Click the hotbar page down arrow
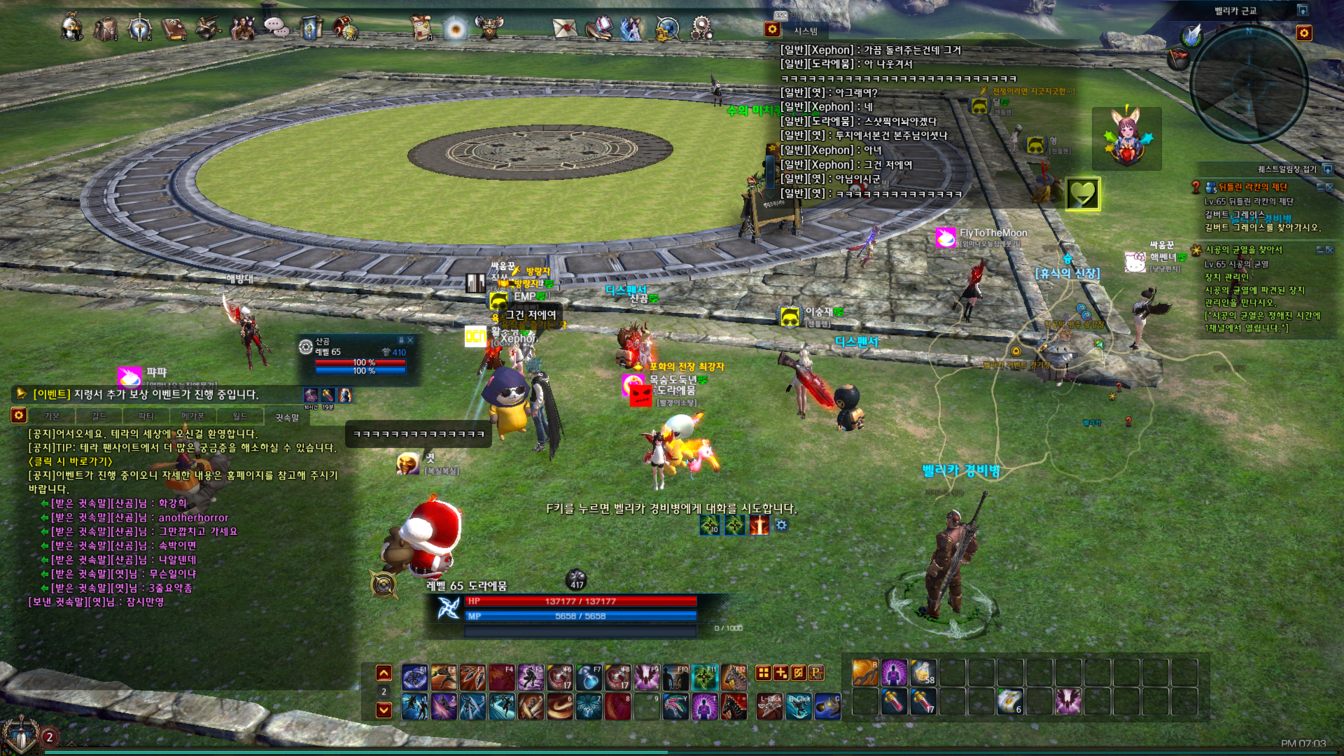 pyautogui.click(x=384, y=710)
